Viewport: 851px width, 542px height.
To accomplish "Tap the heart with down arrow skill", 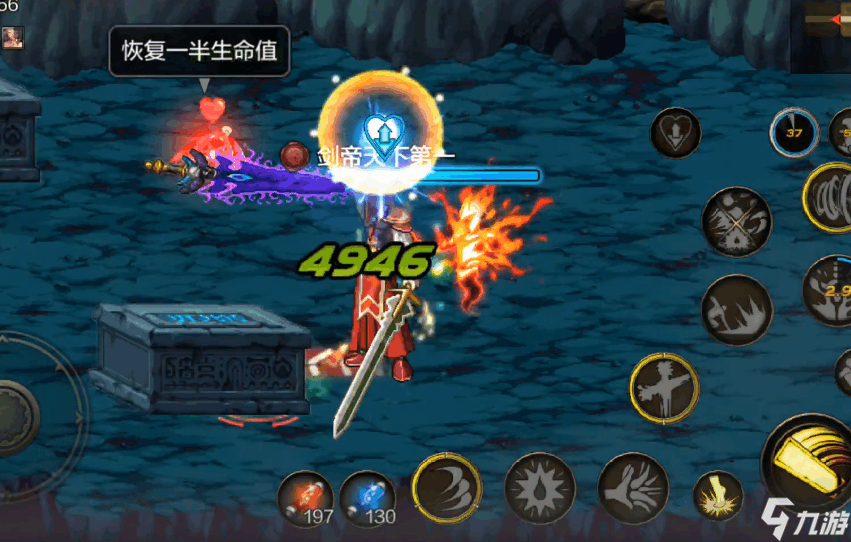I will pos(675,133).
